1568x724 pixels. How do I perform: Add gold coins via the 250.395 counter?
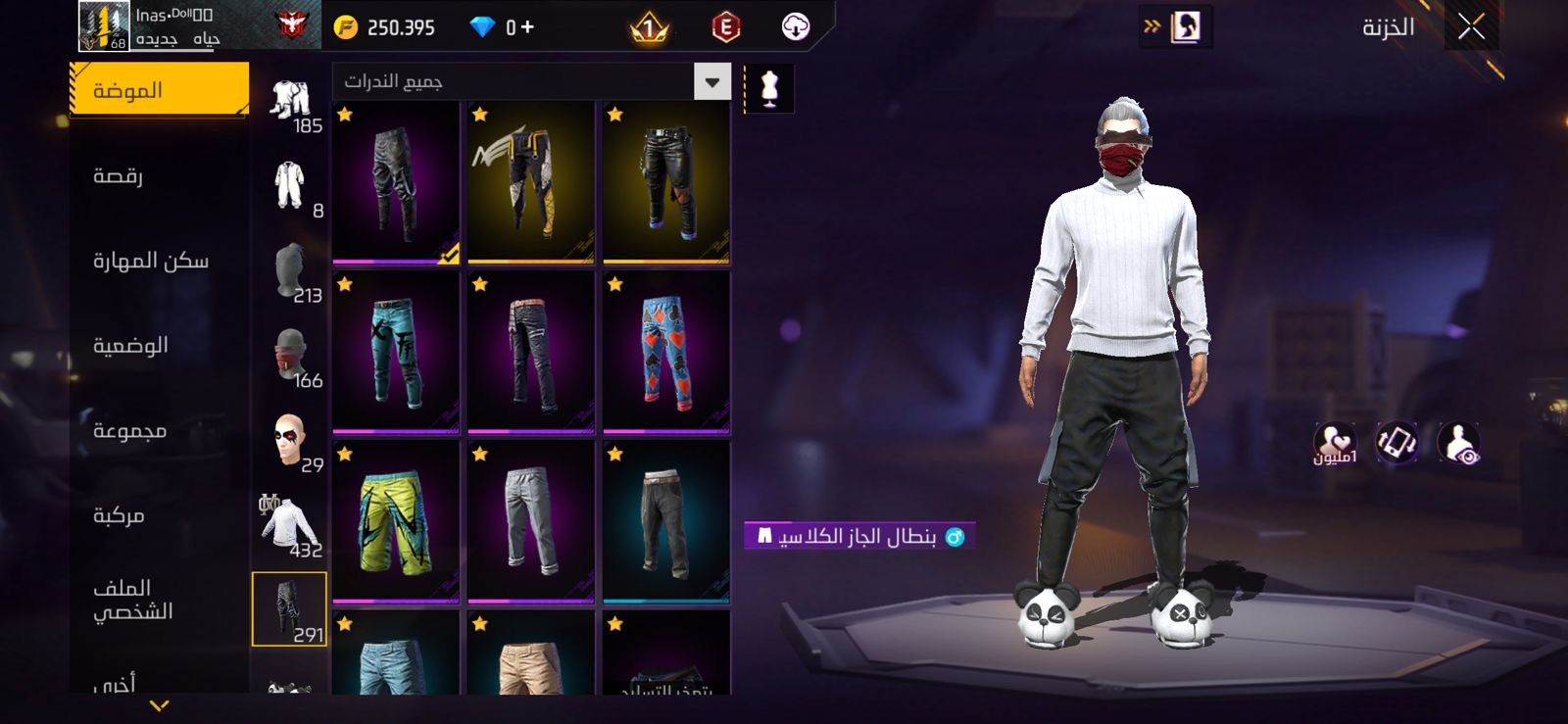(385, 27)
